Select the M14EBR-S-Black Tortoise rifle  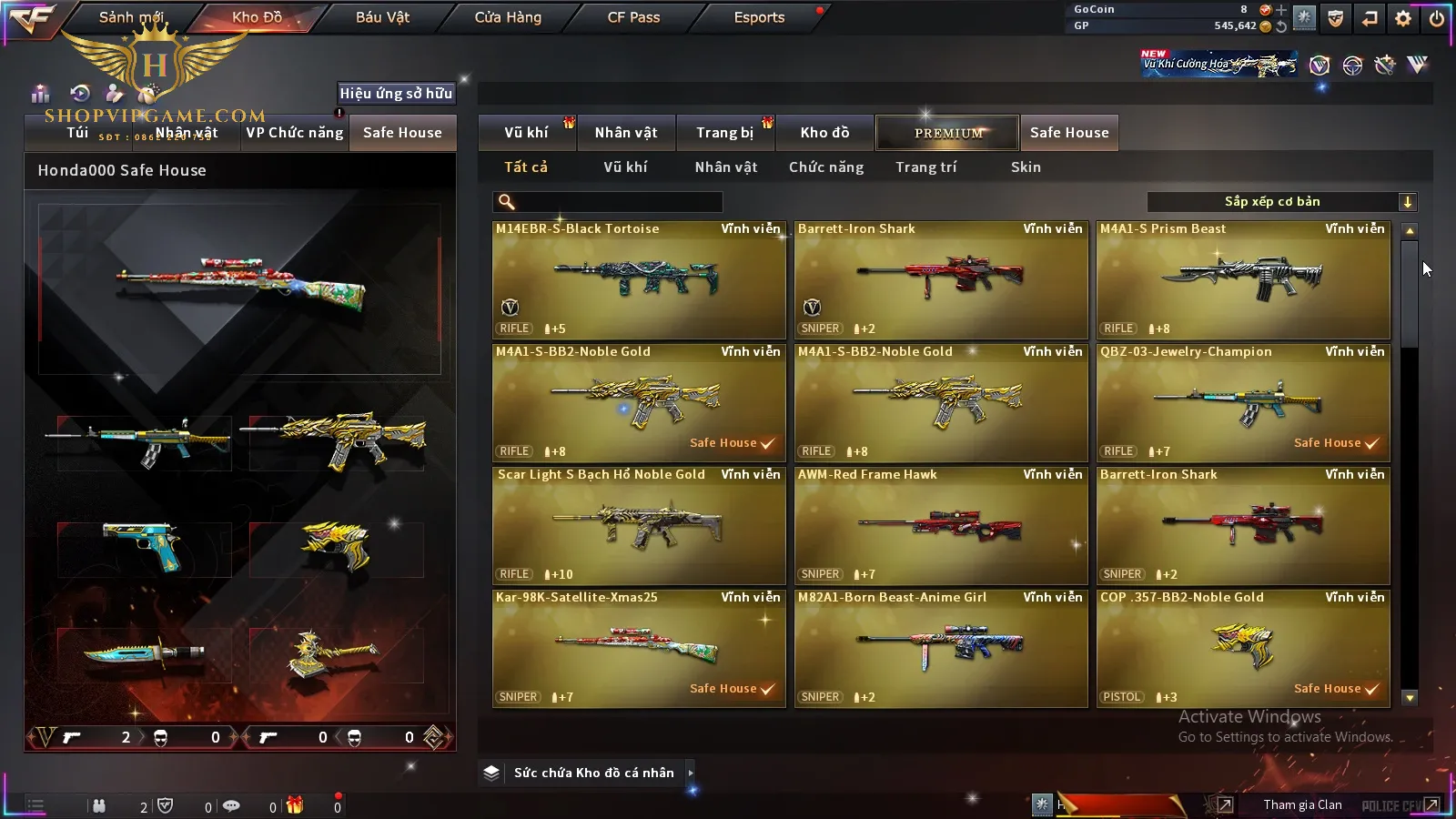click(639, 280)
